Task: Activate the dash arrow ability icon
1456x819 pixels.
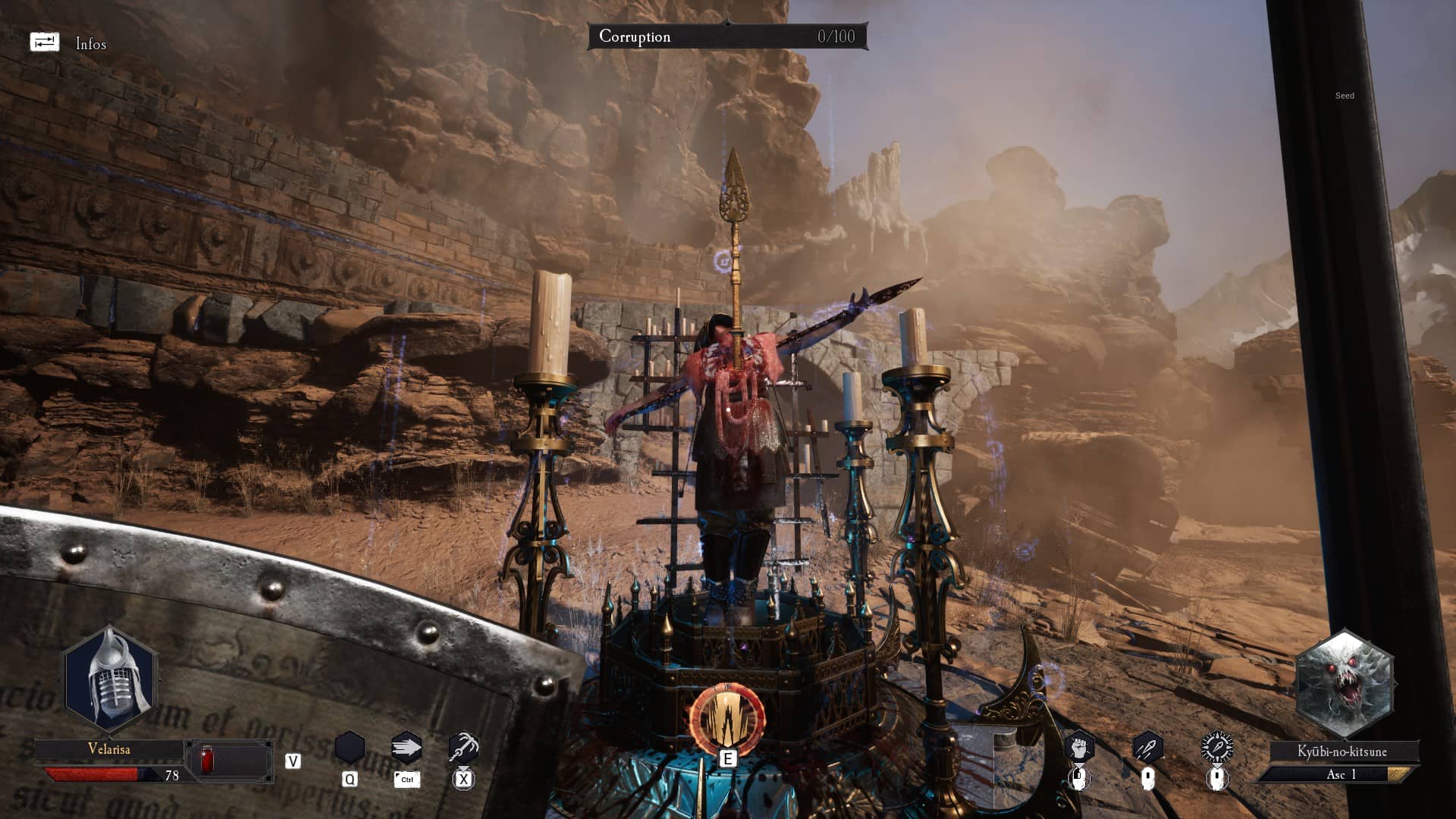Action: 406,748
